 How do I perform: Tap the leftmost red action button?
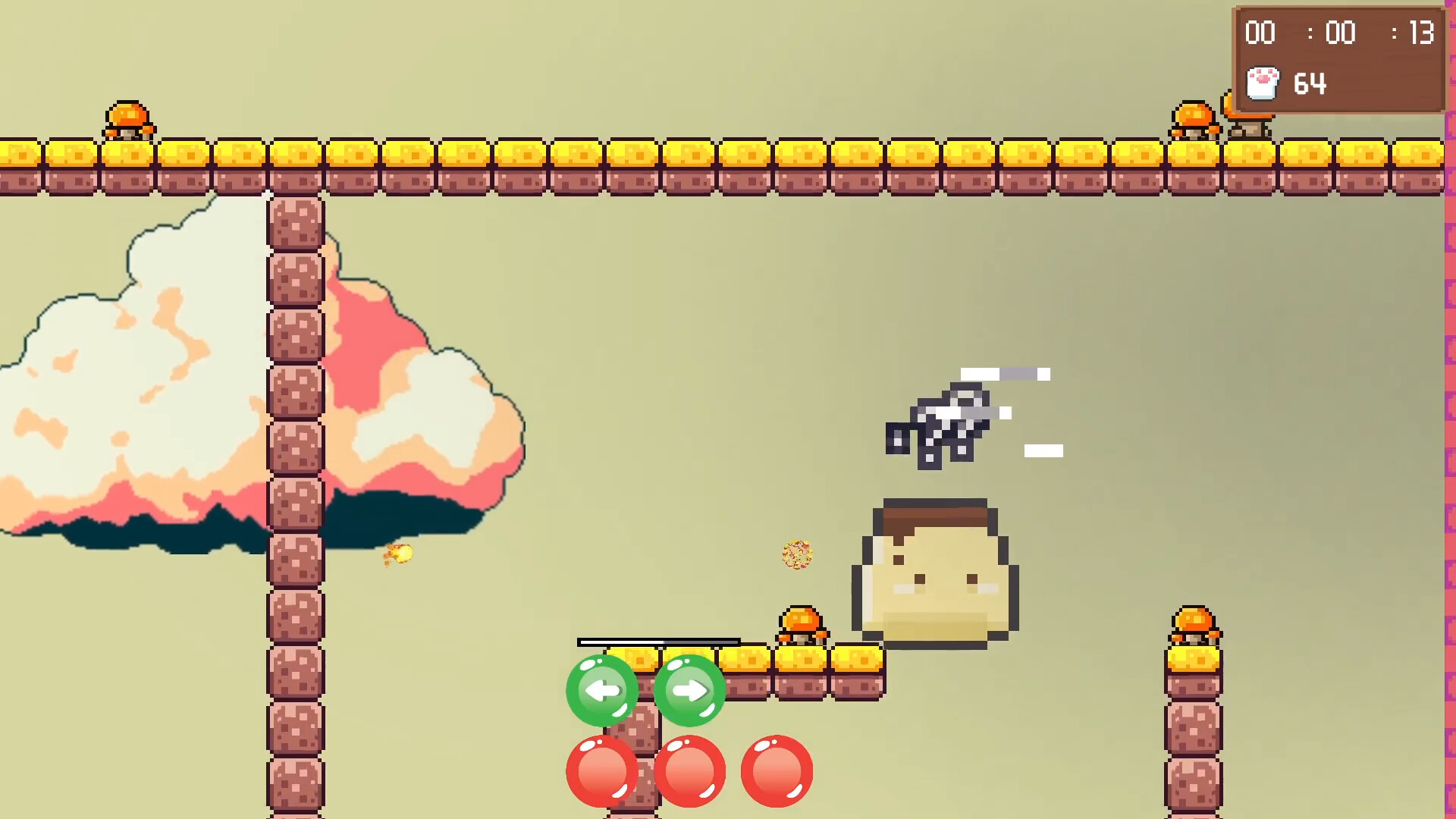(603, 771)
